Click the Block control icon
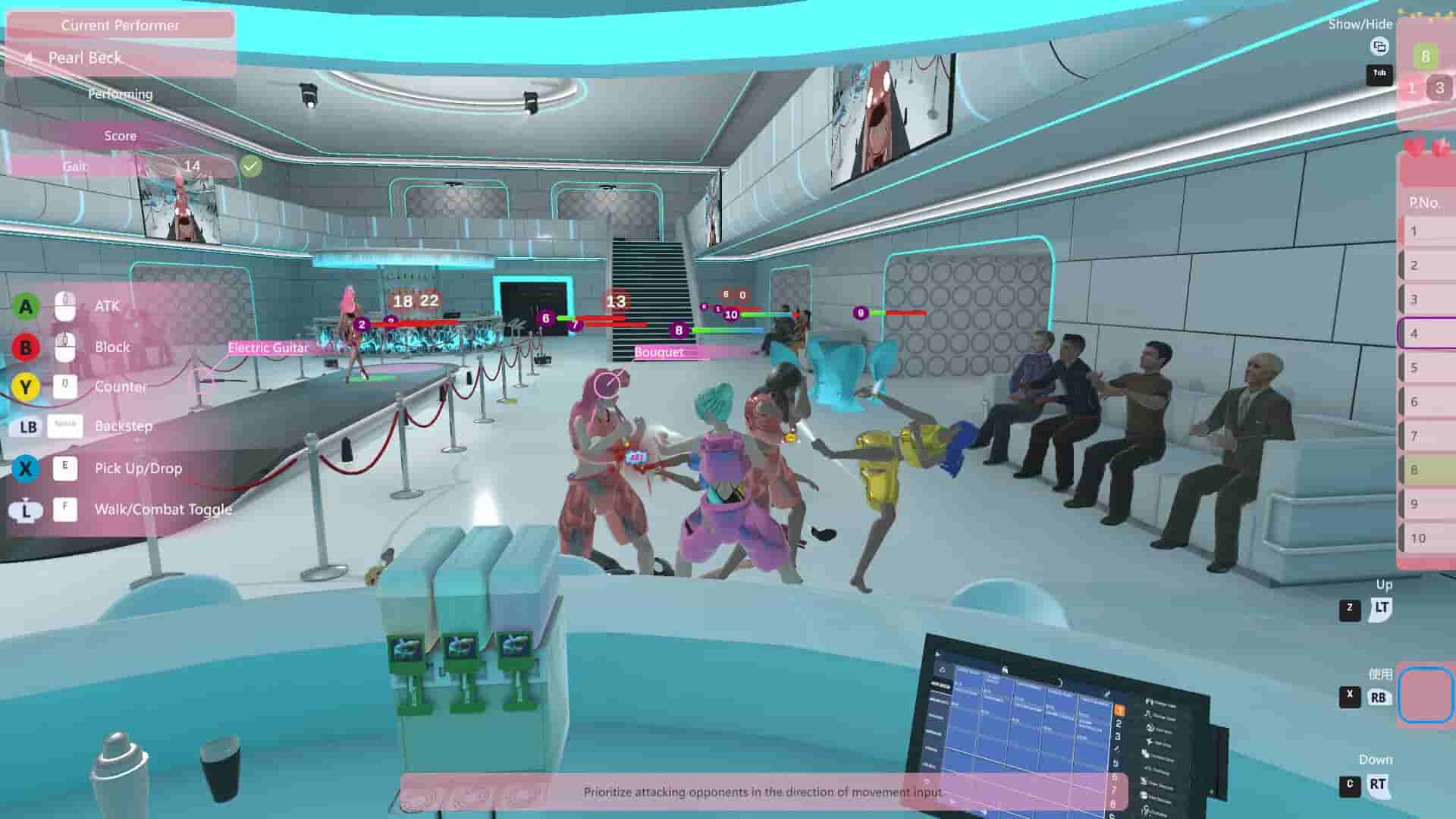Image resolution: width=1456 pixels, height=819 pixels. tap(64, 347)
